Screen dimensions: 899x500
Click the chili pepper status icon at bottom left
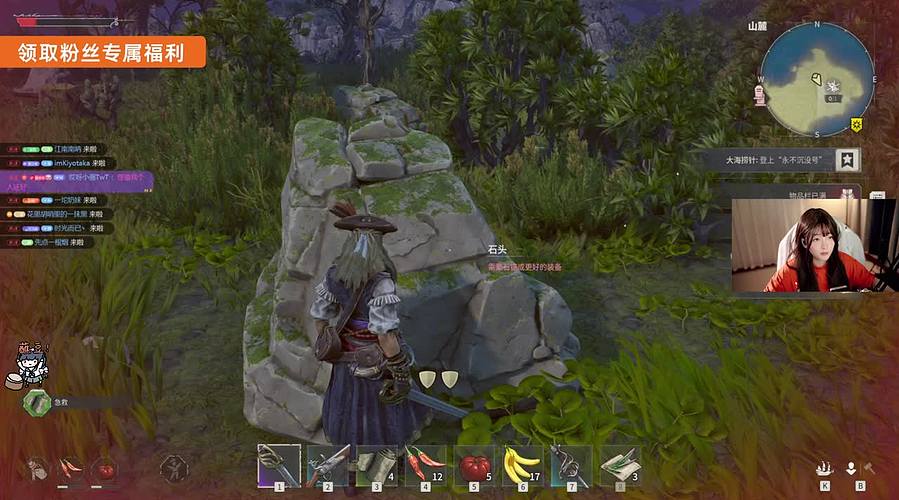[68, 467]
